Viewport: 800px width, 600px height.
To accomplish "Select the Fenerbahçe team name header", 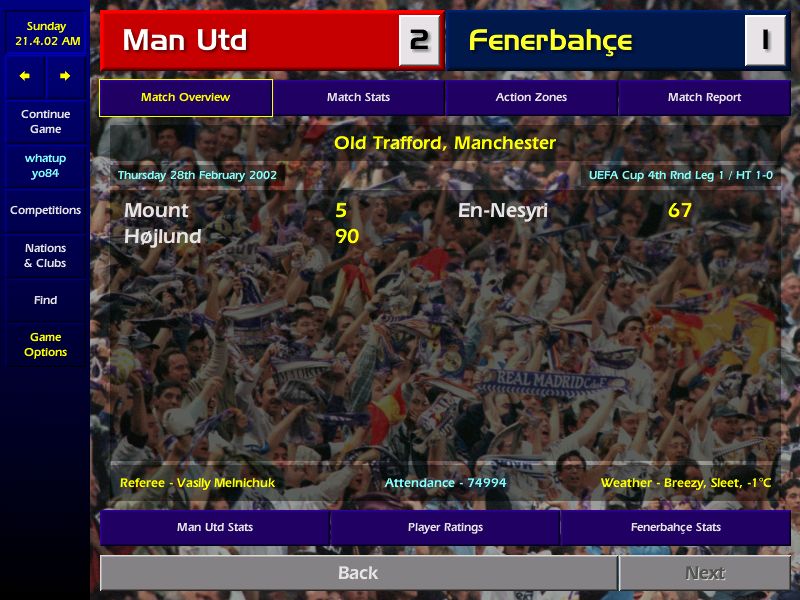I will click(x=550, y=41).
